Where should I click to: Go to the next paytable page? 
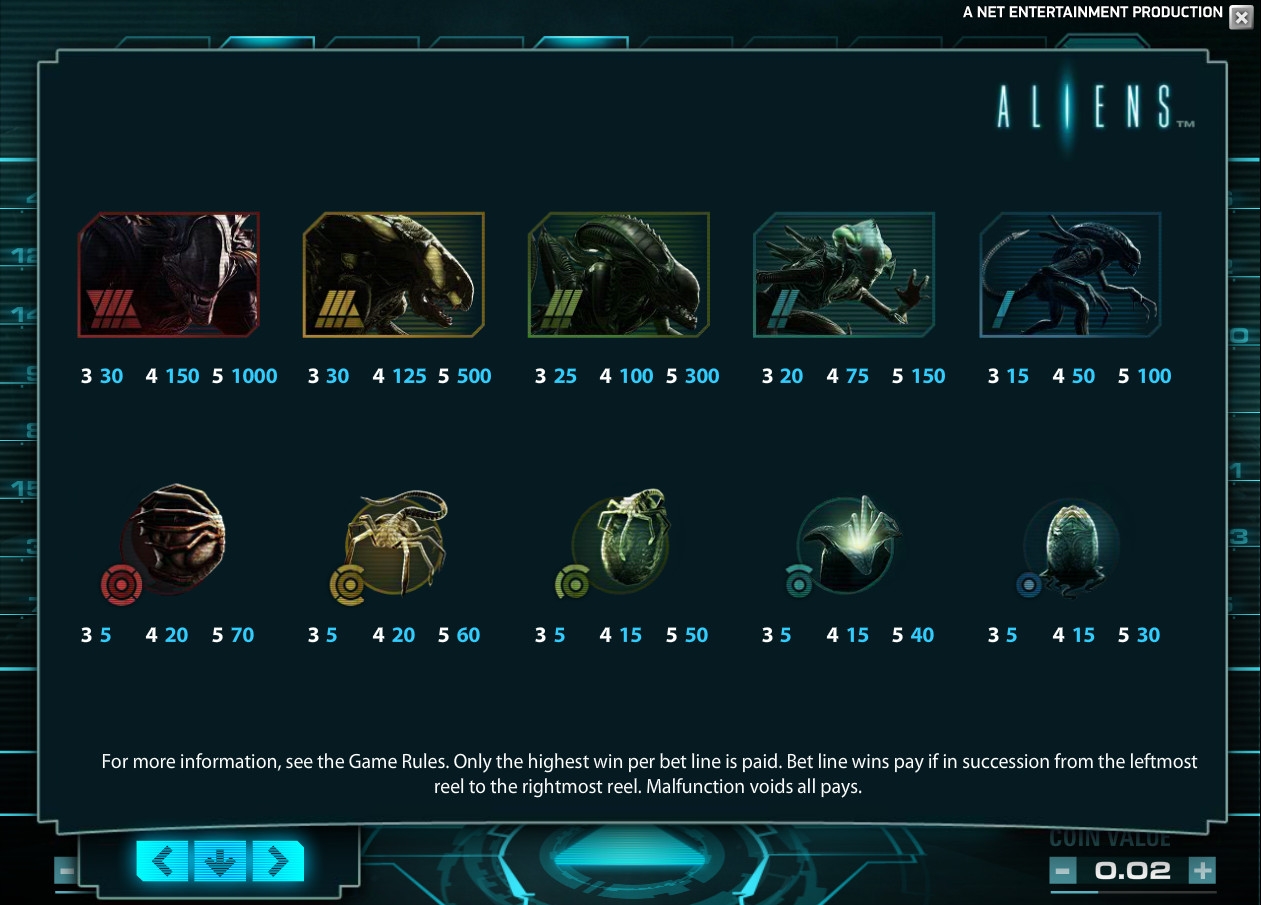coord(278,861)
